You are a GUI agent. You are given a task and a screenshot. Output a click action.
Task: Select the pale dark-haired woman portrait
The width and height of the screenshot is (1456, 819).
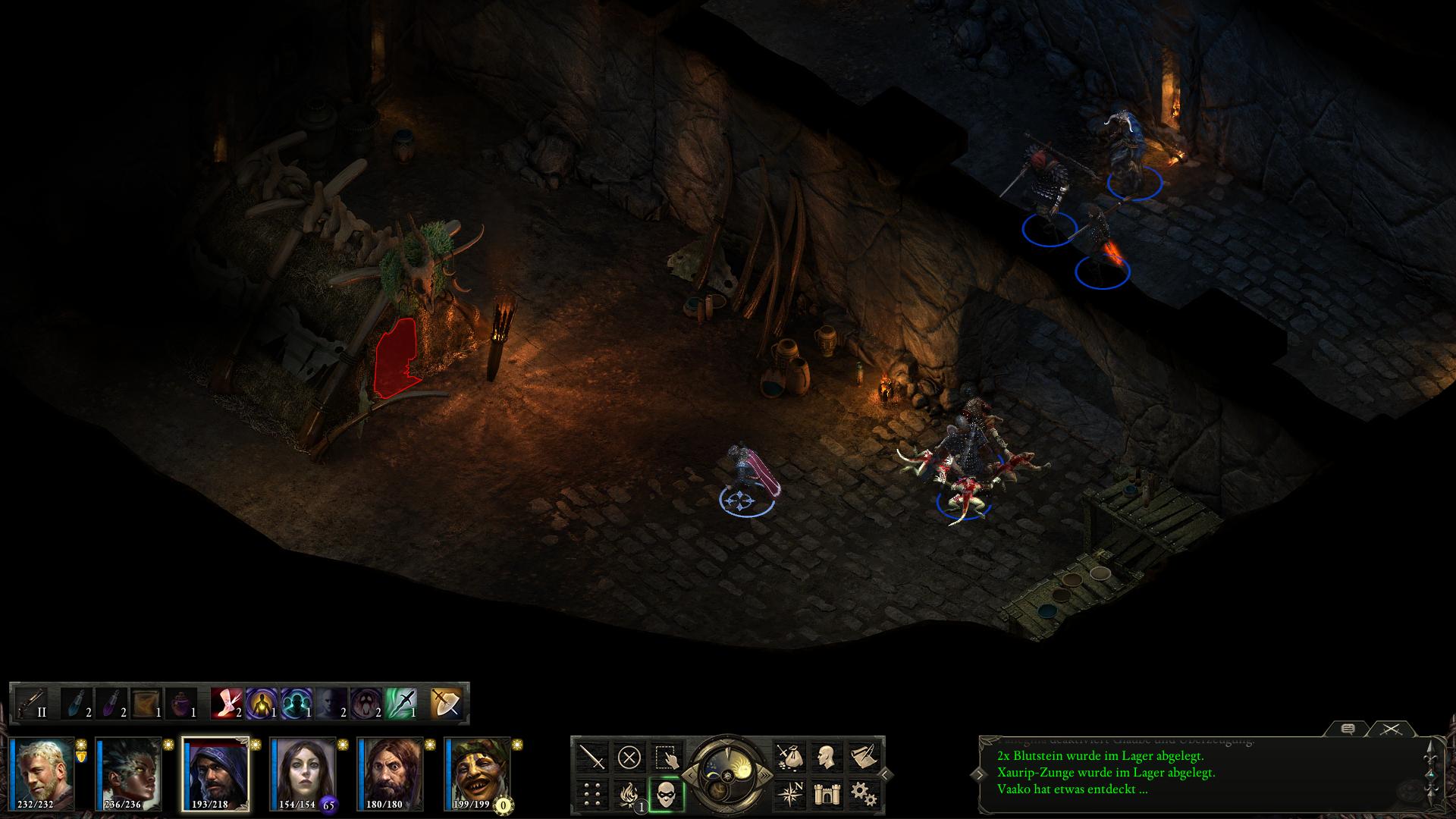tap(303, 773)
